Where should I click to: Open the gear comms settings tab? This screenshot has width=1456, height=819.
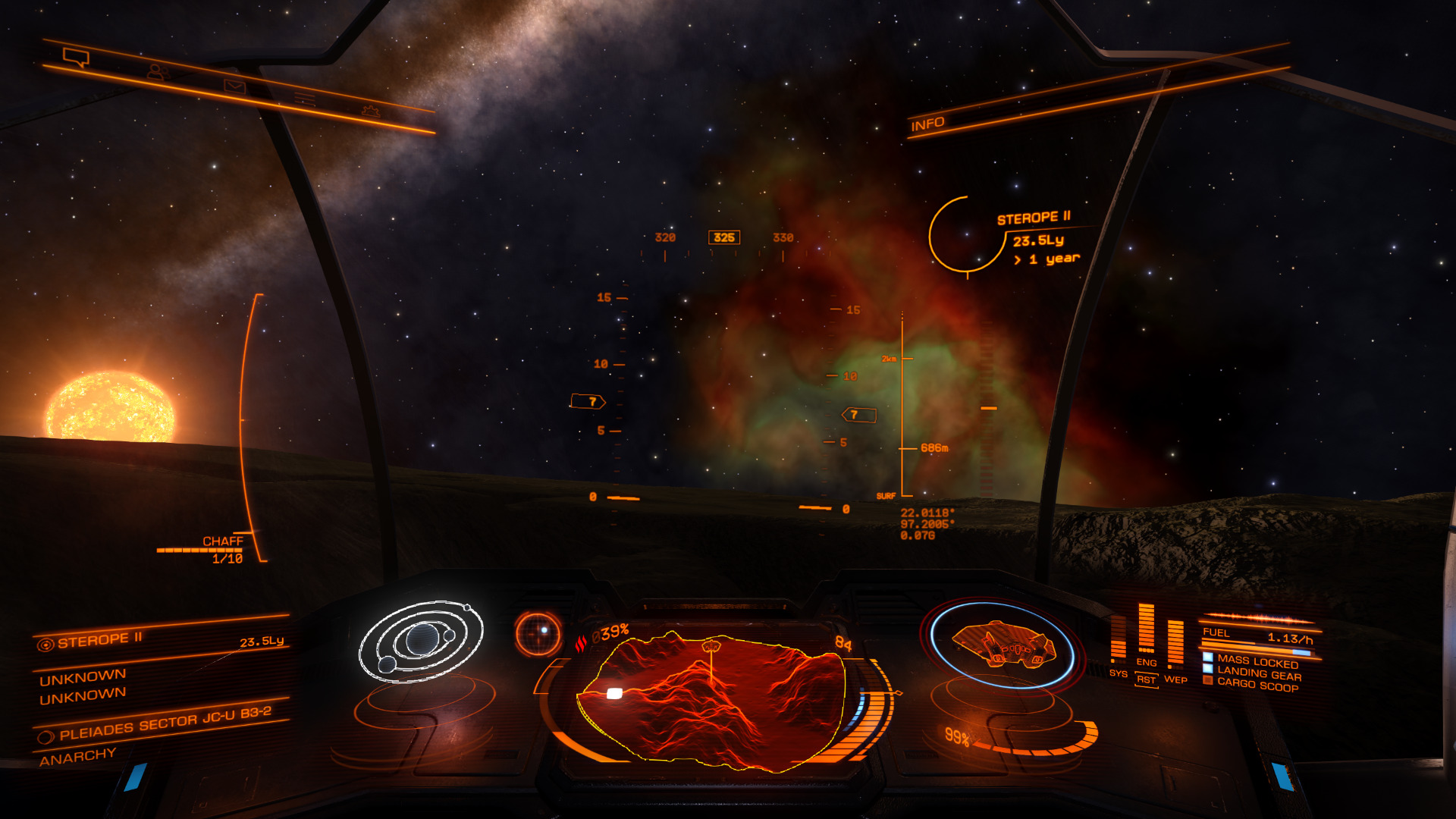click(370, 111)
